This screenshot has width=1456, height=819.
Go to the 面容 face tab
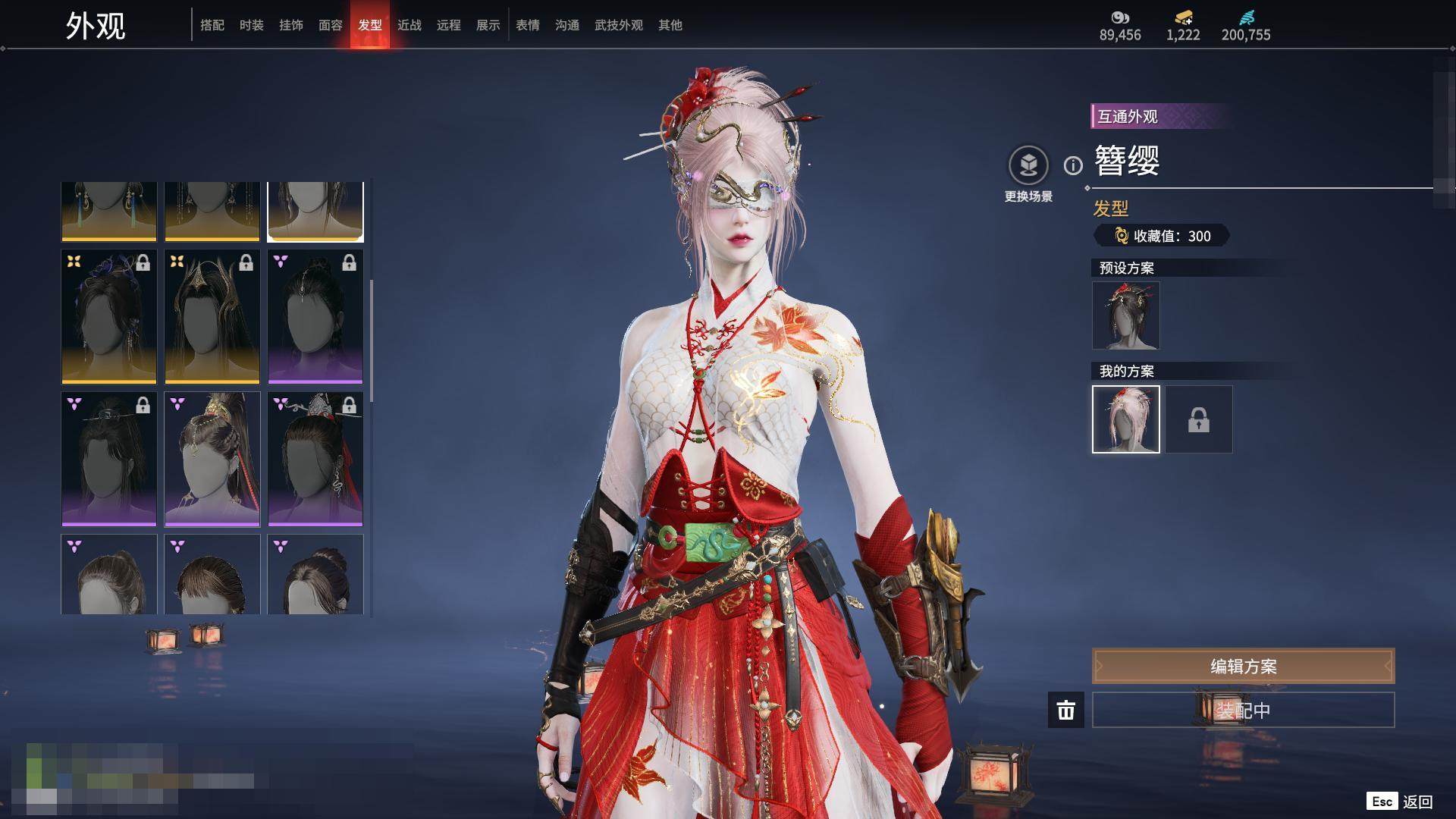point(331,25)
